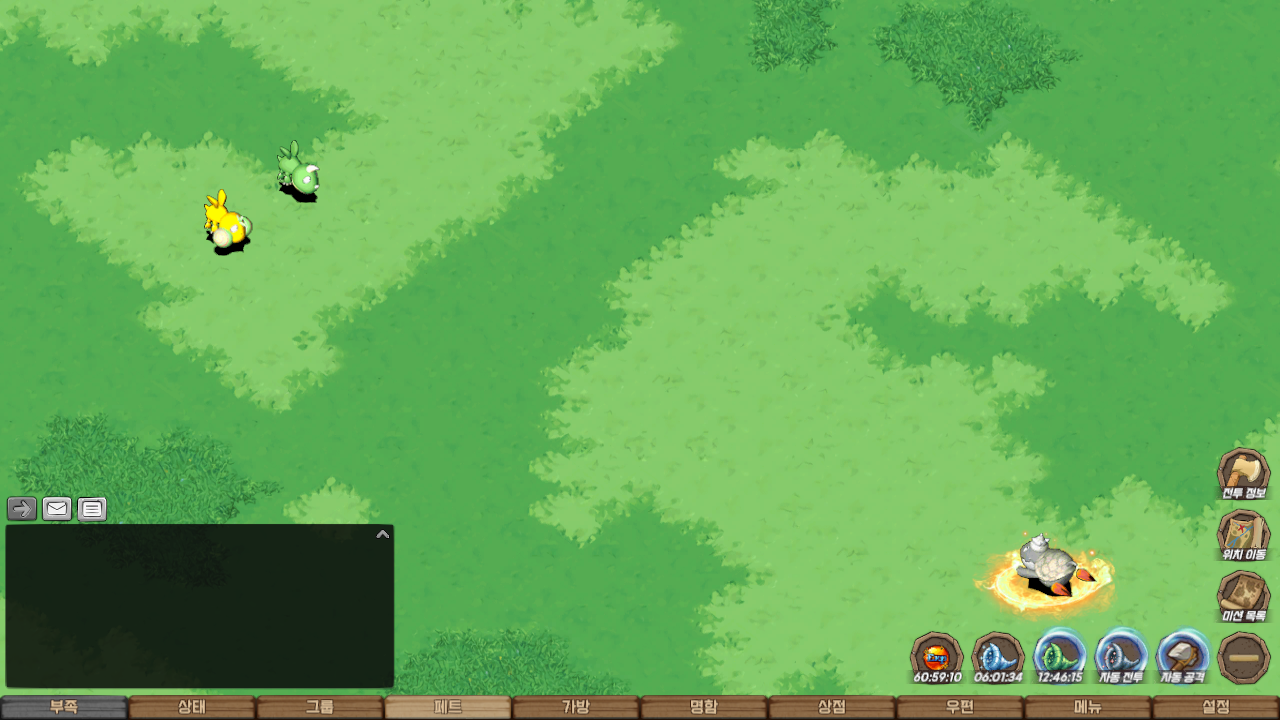1280x720 pixels.
Task: Open the 페트 (pet) menu
Action: [x=448, y=707]
